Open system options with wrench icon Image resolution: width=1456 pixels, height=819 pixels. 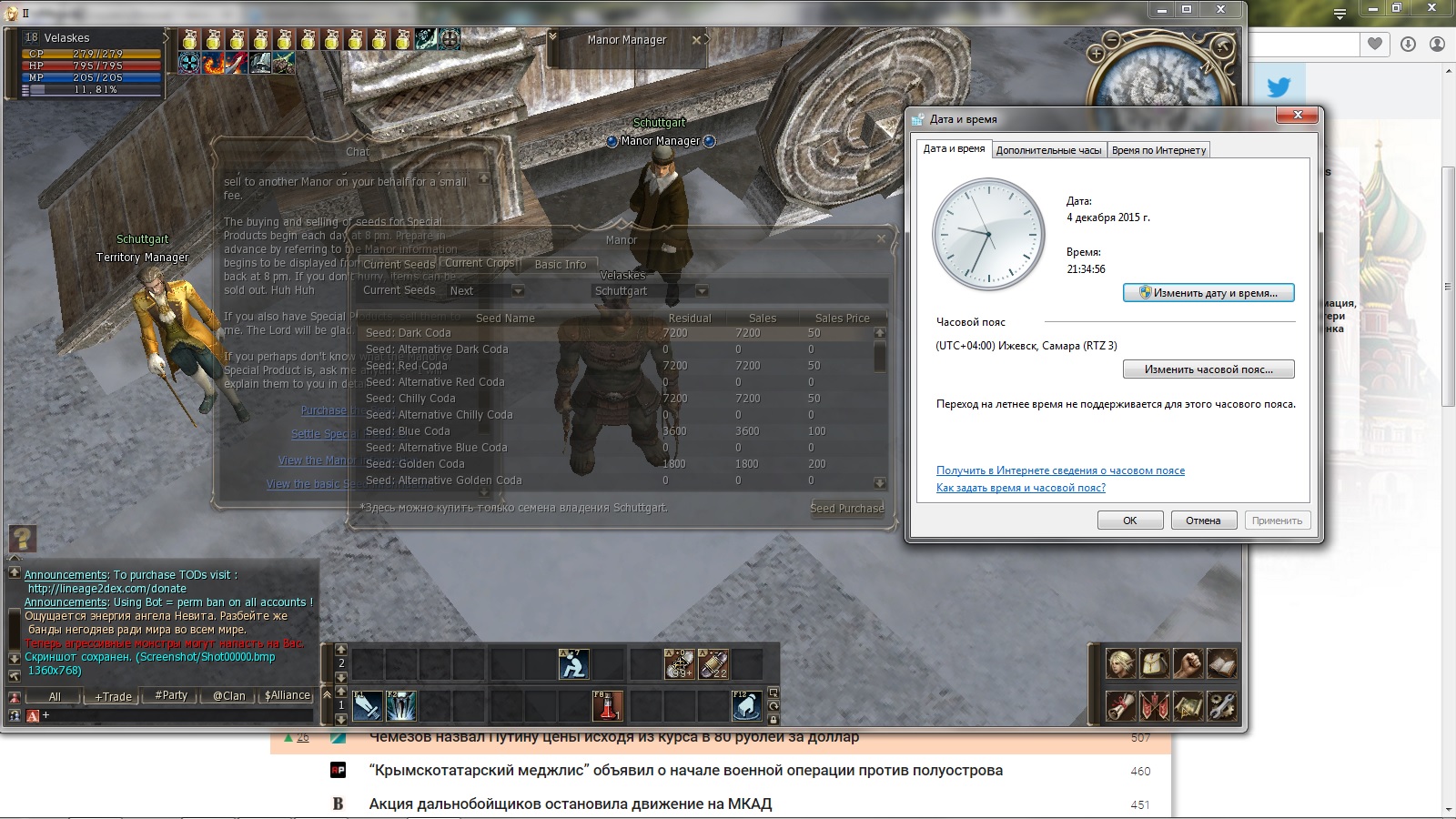1221,705
